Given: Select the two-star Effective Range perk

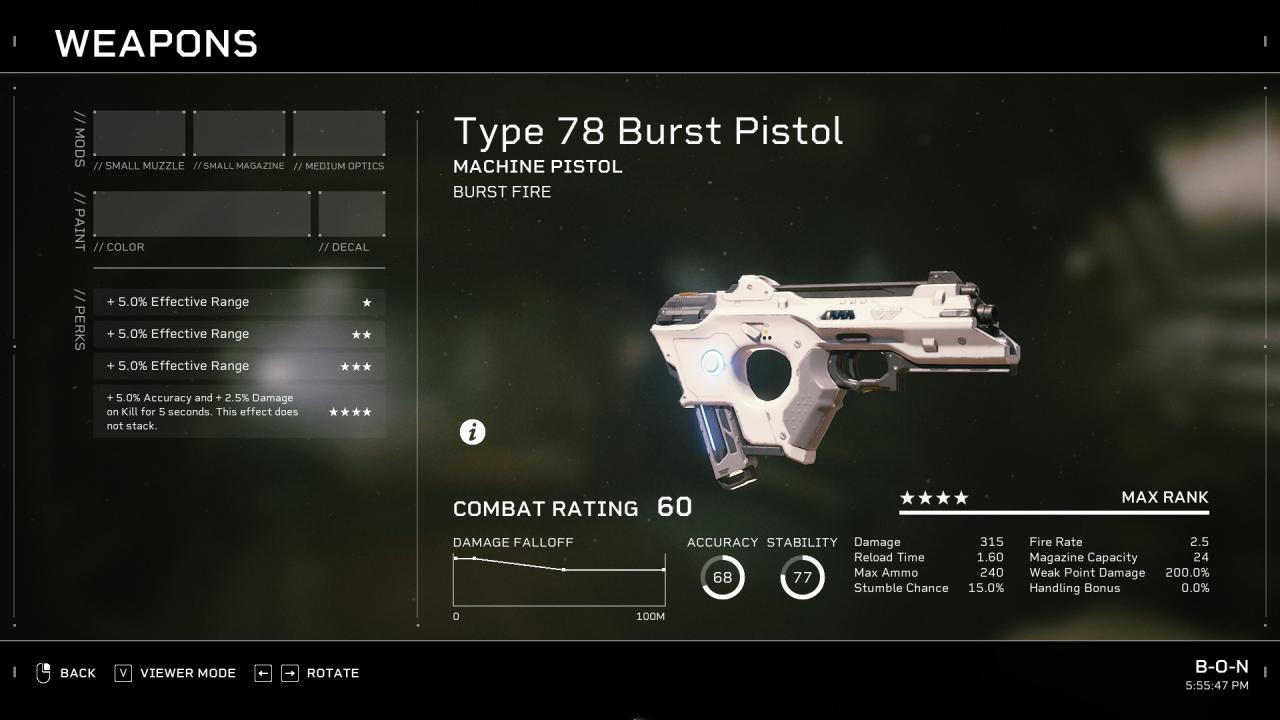Looking at the screenshot, I should [x=239, y=334].
